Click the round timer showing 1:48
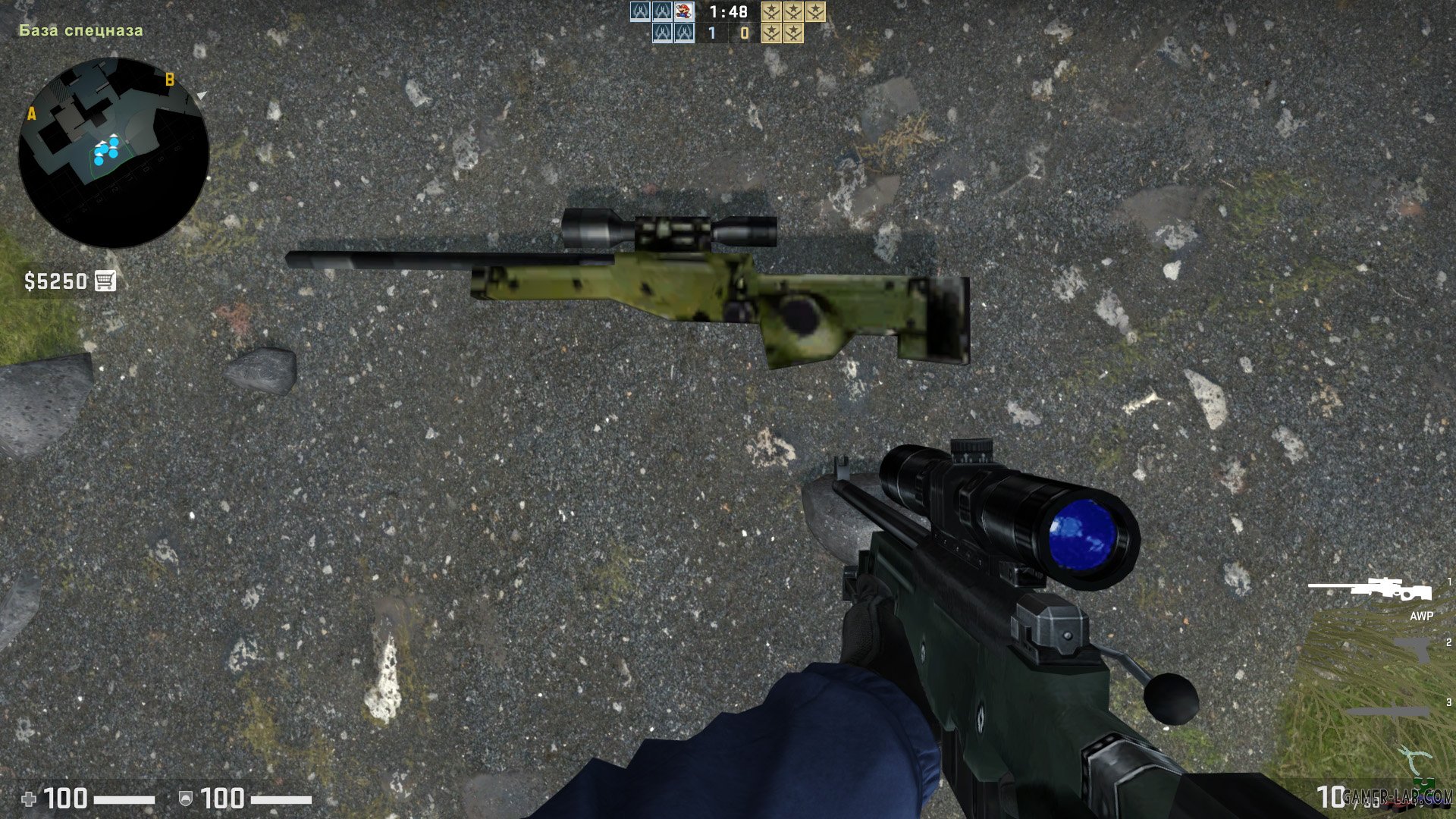 point(728,11)
